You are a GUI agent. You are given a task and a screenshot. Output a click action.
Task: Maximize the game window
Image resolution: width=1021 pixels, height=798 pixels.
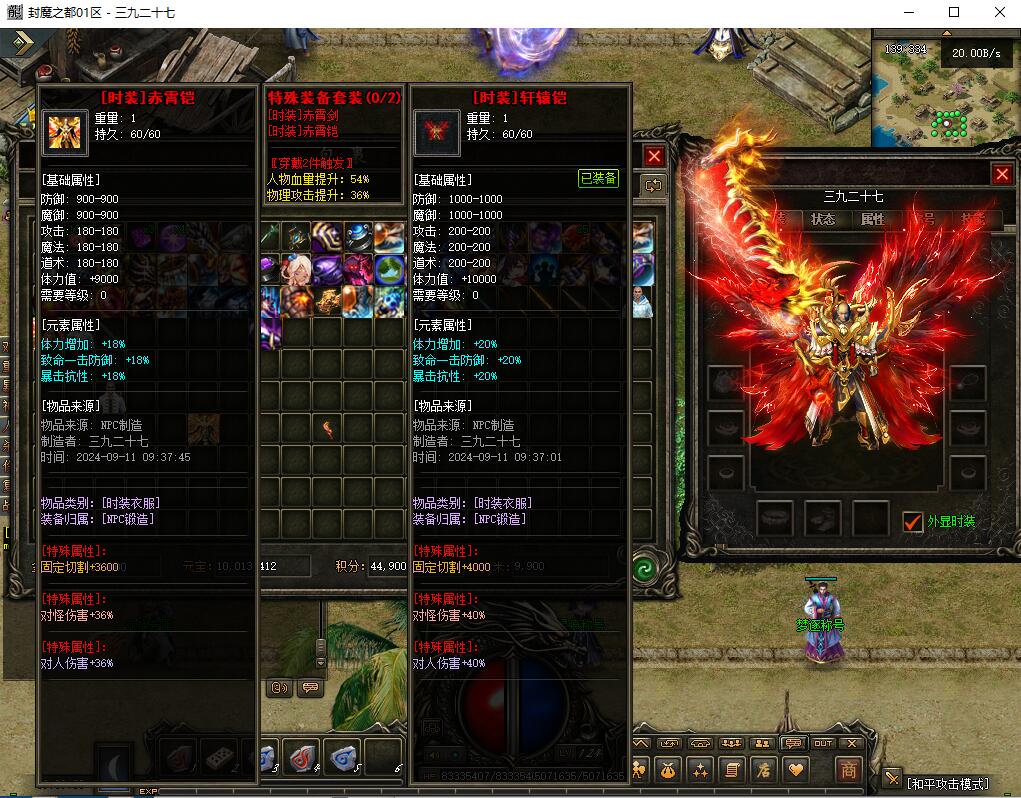tap(953, 12)
